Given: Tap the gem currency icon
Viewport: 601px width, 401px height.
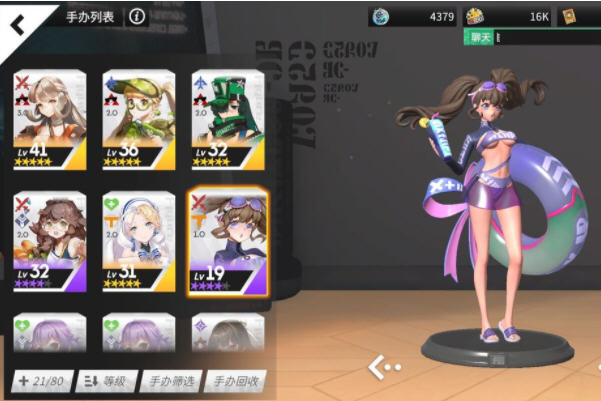Looking at the screenshot, I should point(380,16).
